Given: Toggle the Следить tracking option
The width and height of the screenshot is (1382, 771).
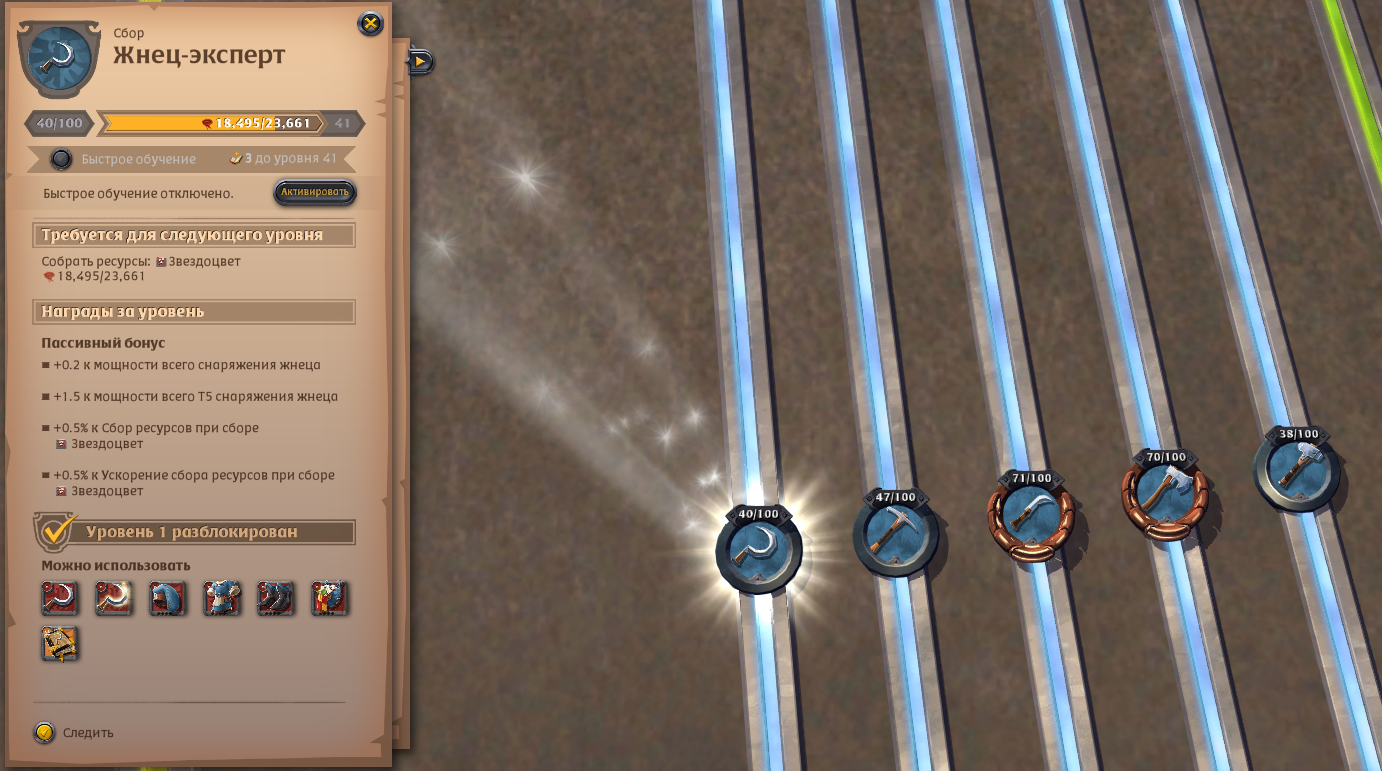Looking at the screenshot, I should [x=45, y=733].
